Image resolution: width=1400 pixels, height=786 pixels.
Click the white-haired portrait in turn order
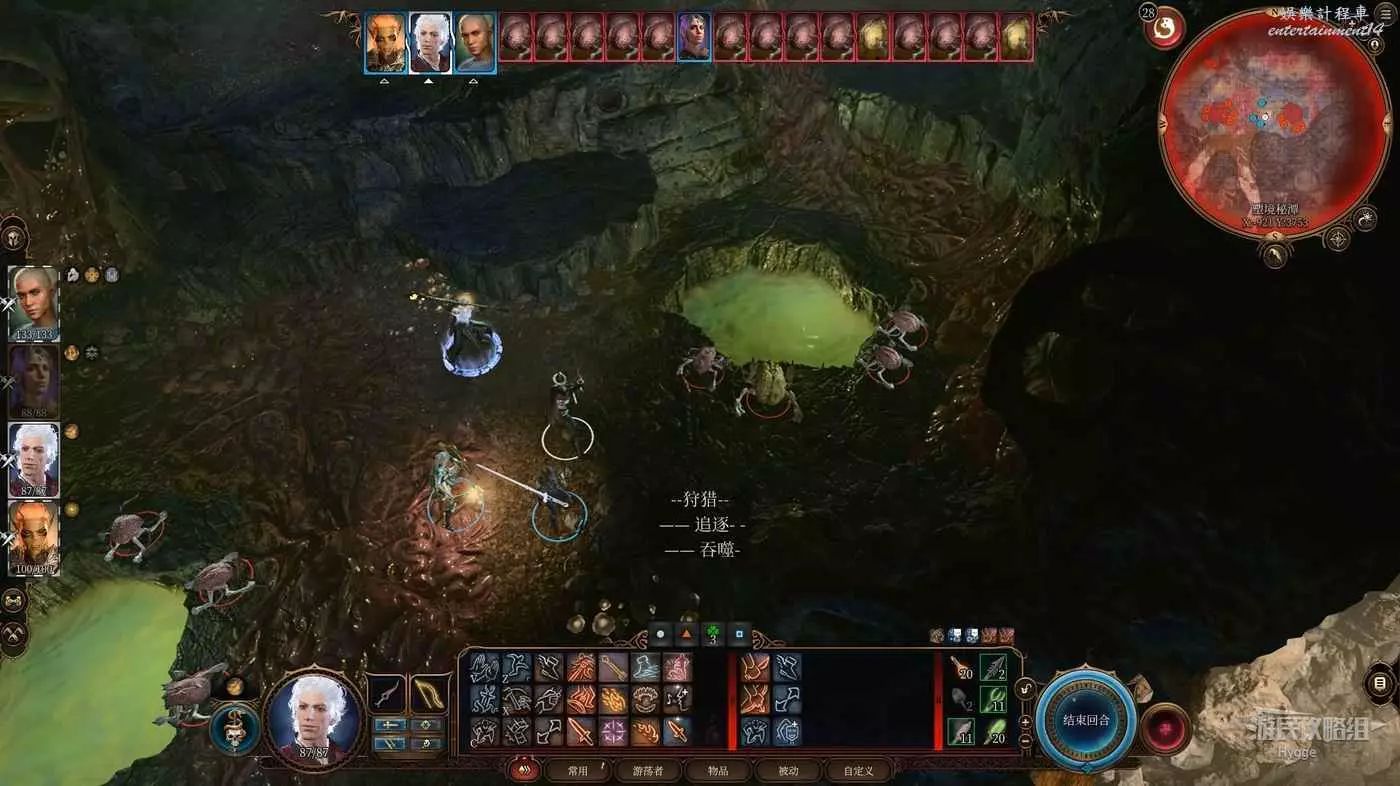point(429,43)
